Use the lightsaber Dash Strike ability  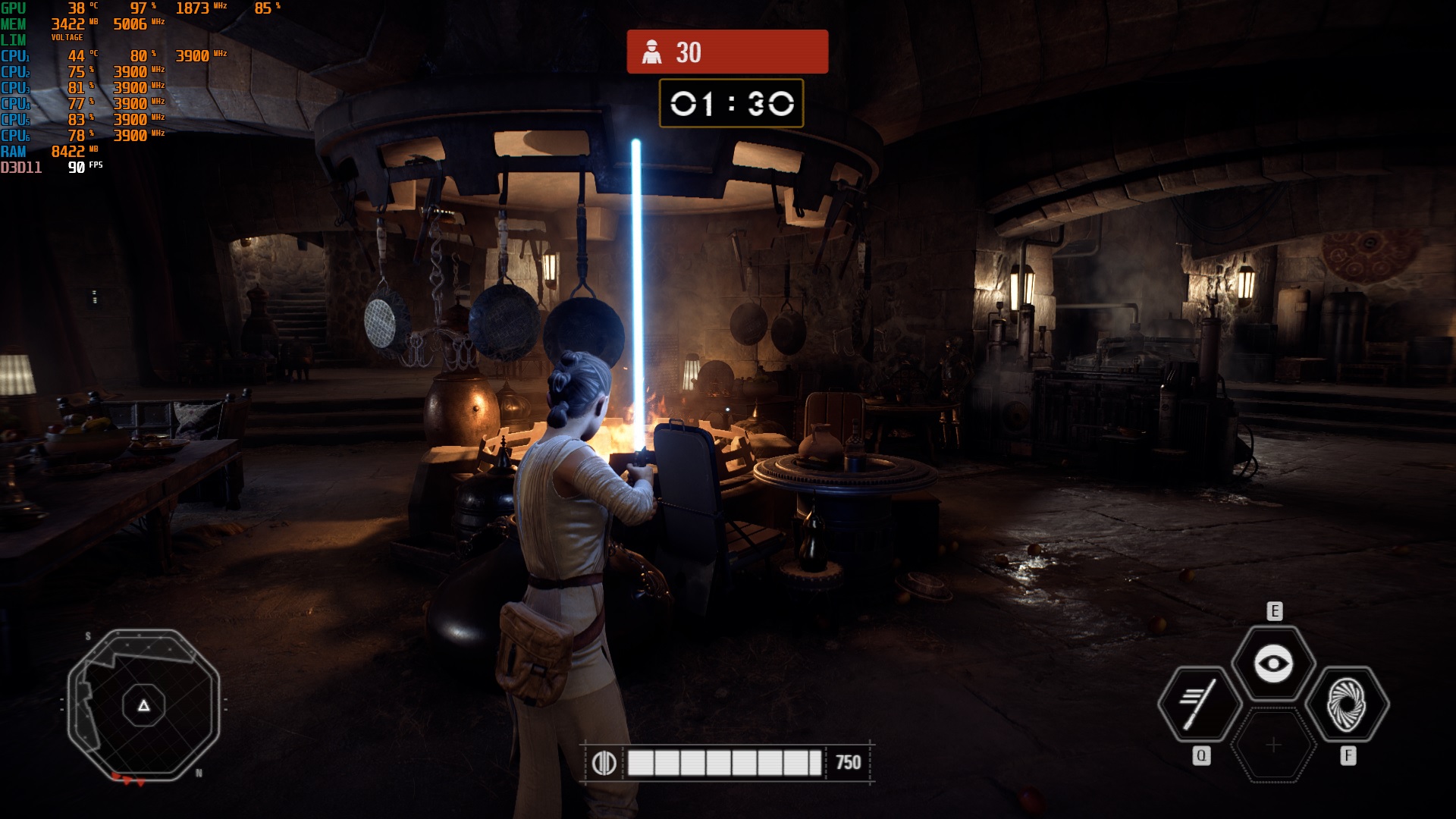click(x=1199, y=704)
